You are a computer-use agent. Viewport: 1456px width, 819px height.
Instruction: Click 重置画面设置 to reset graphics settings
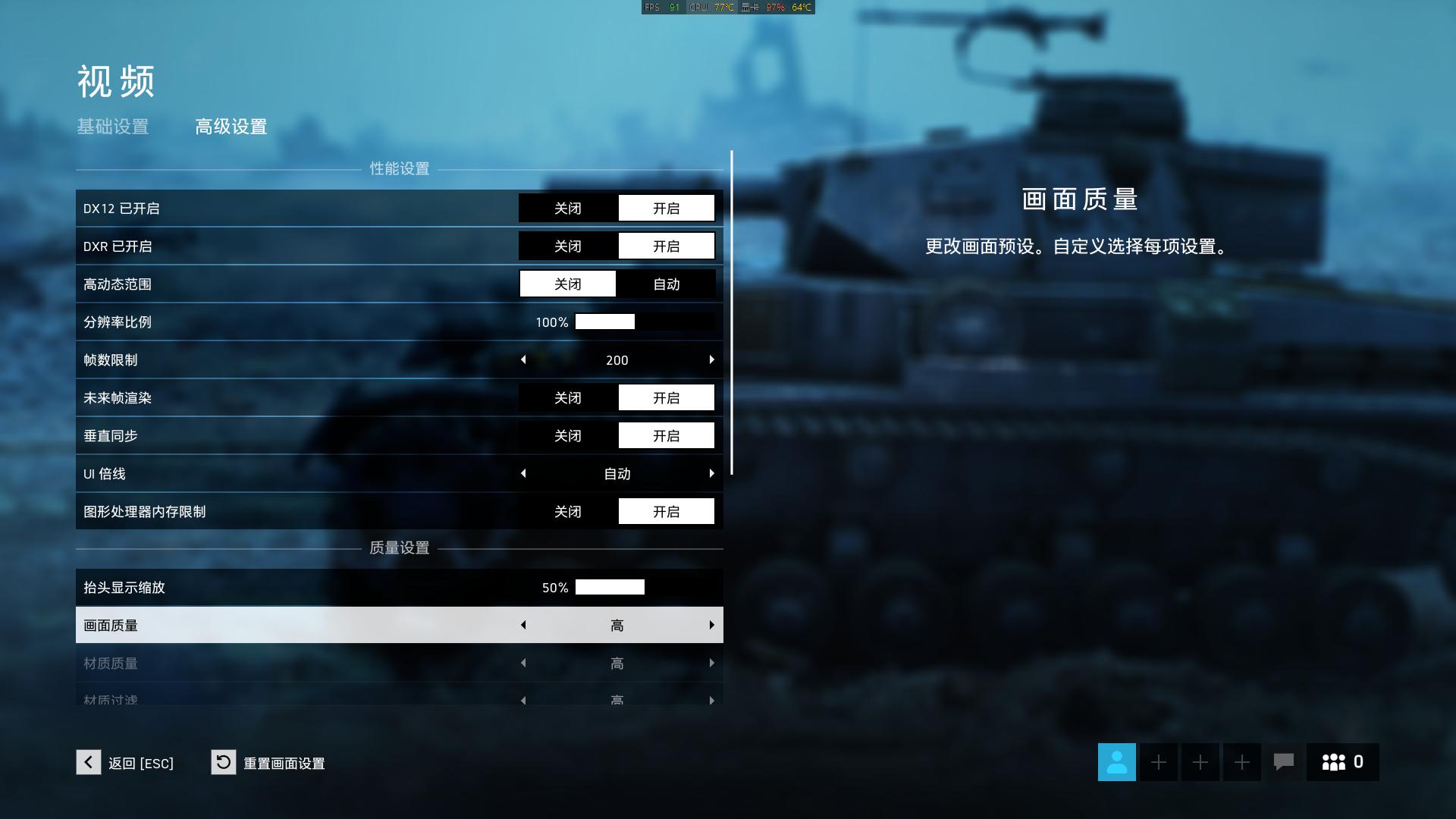[x=284, y=764]
